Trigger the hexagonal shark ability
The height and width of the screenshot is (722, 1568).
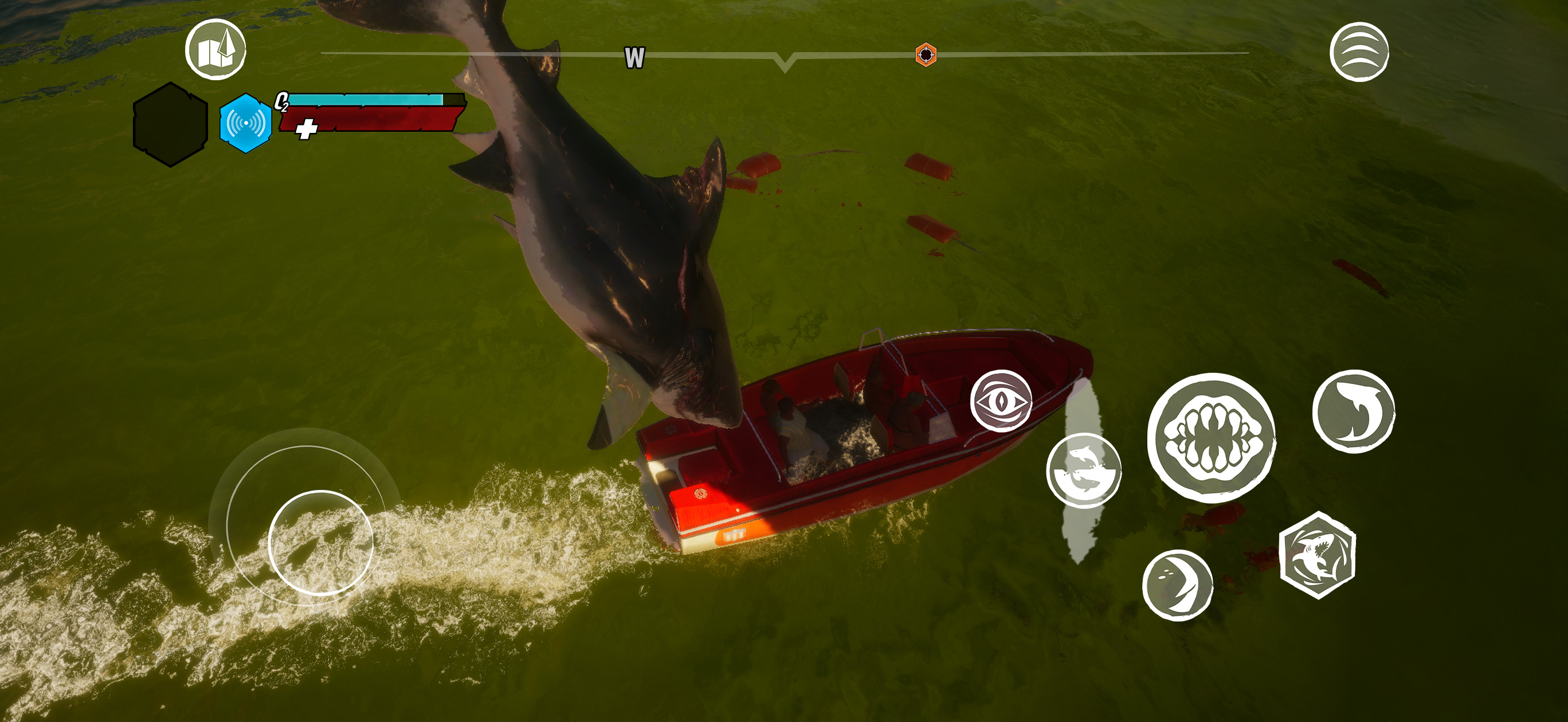point(1317,555)
